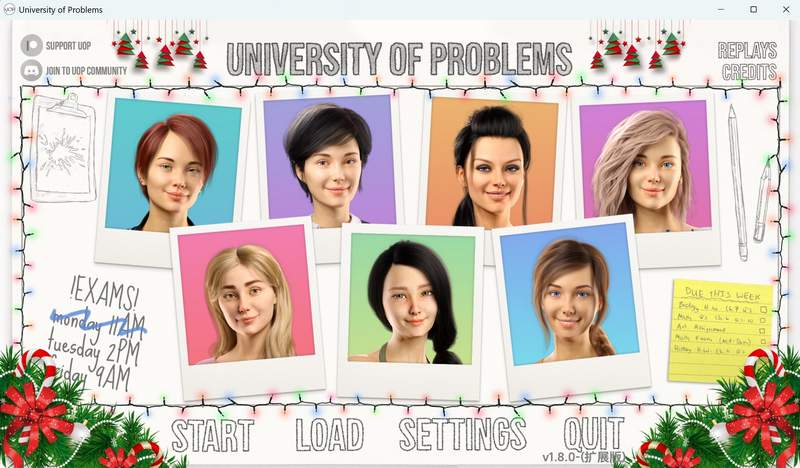Open the Settings menu
Viewport: 800px width, 468px height.
click(462, 435)
